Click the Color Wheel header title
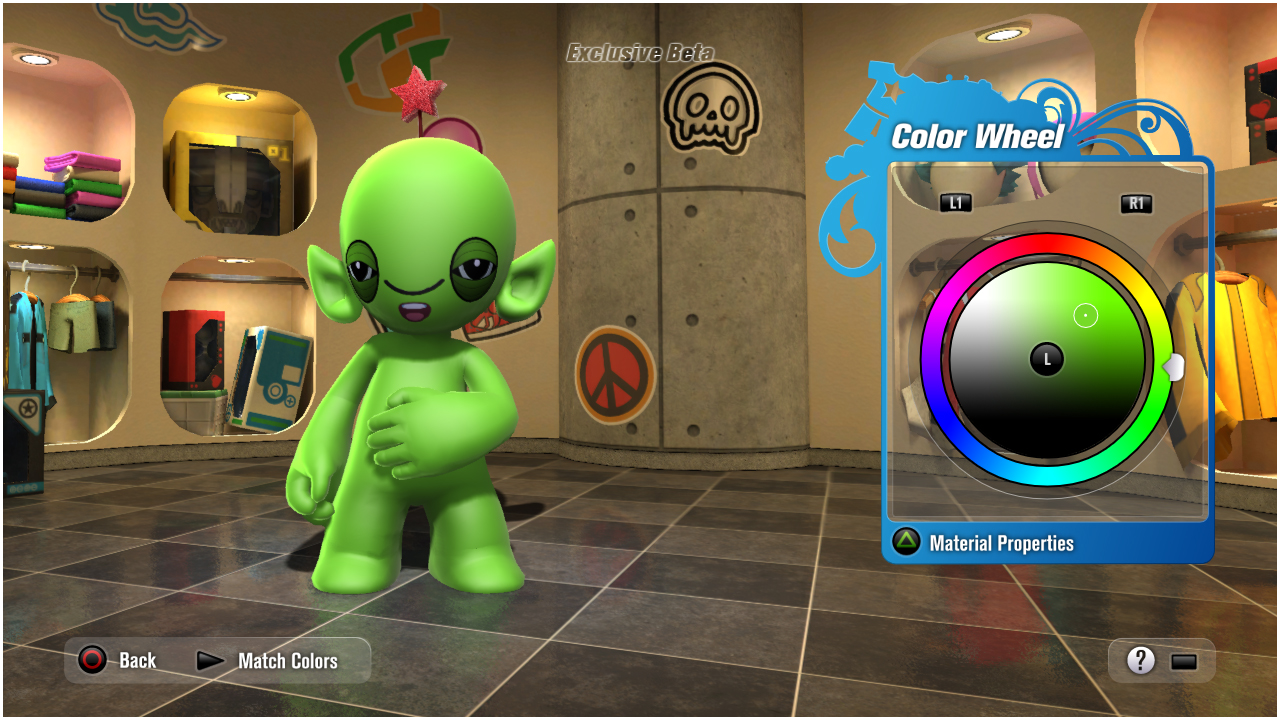 [x=977, y=137]
